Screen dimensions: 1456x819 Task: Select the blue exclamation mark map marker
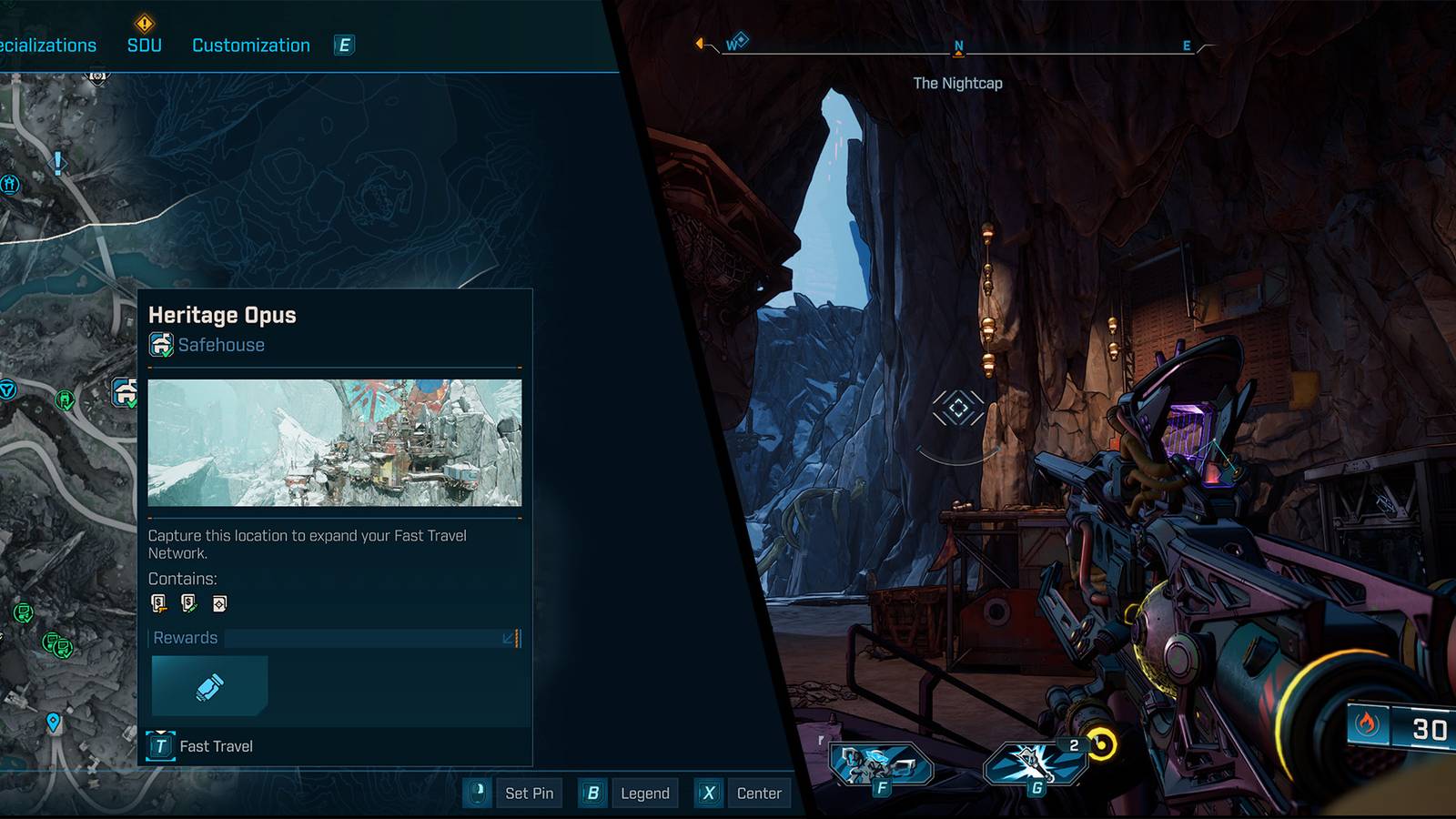click(x=58, y=163)
